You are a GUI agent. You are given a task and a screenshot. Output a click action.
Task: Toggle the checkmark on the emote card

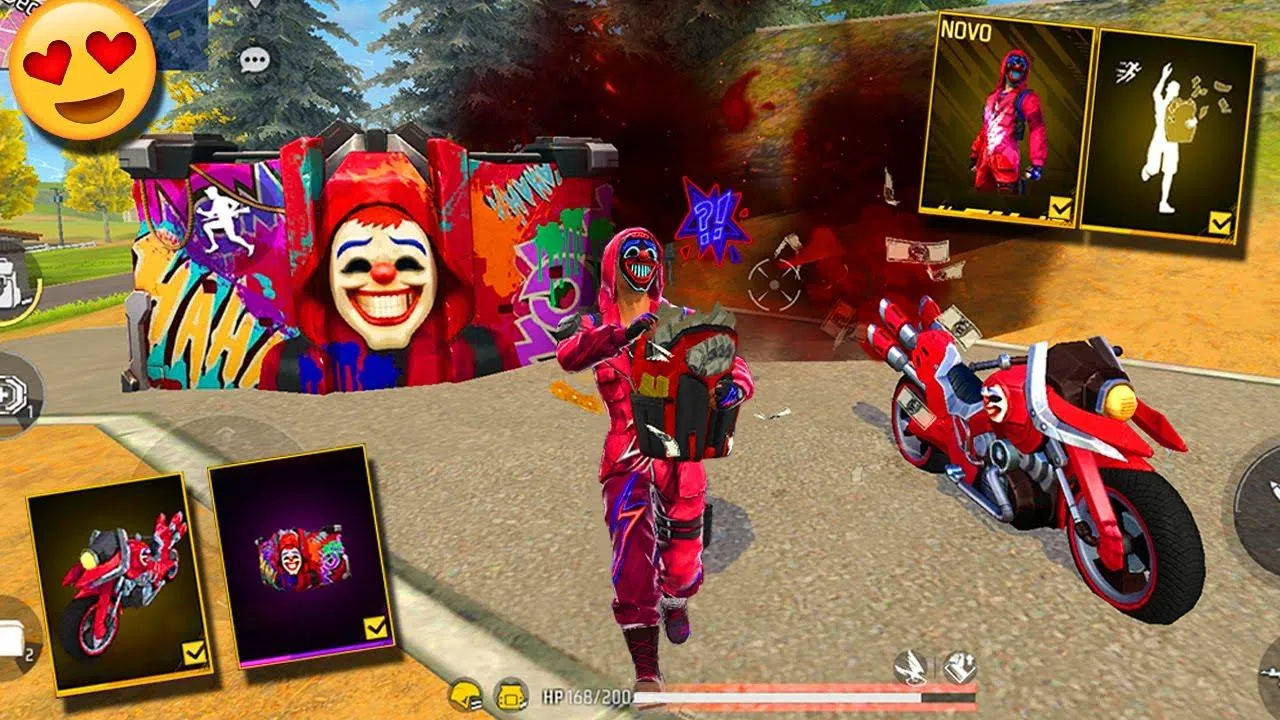coord(1220,223)
